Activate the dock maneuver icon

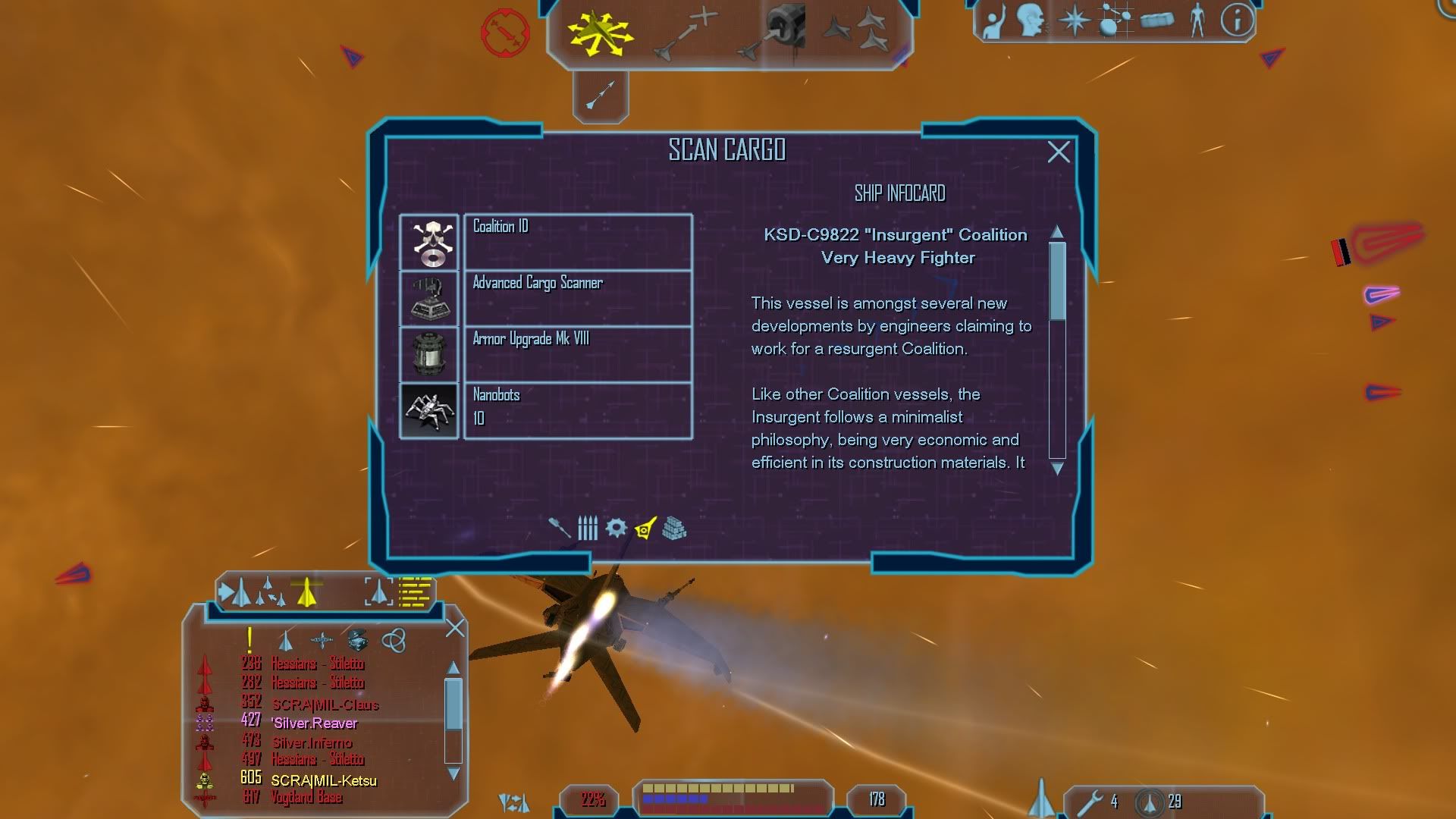pyautogui.click(x=773, y=33)
